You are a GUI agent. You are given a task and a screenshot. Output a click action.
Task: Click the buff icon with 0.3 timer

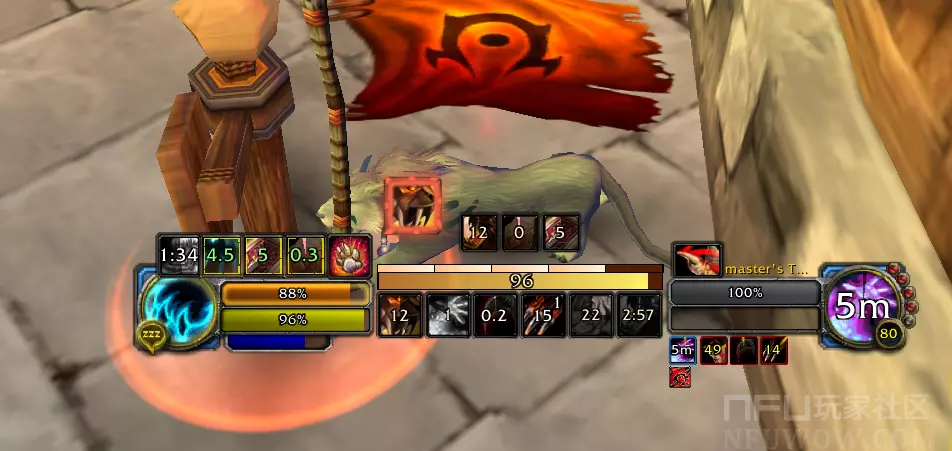[x=305, y=254]
